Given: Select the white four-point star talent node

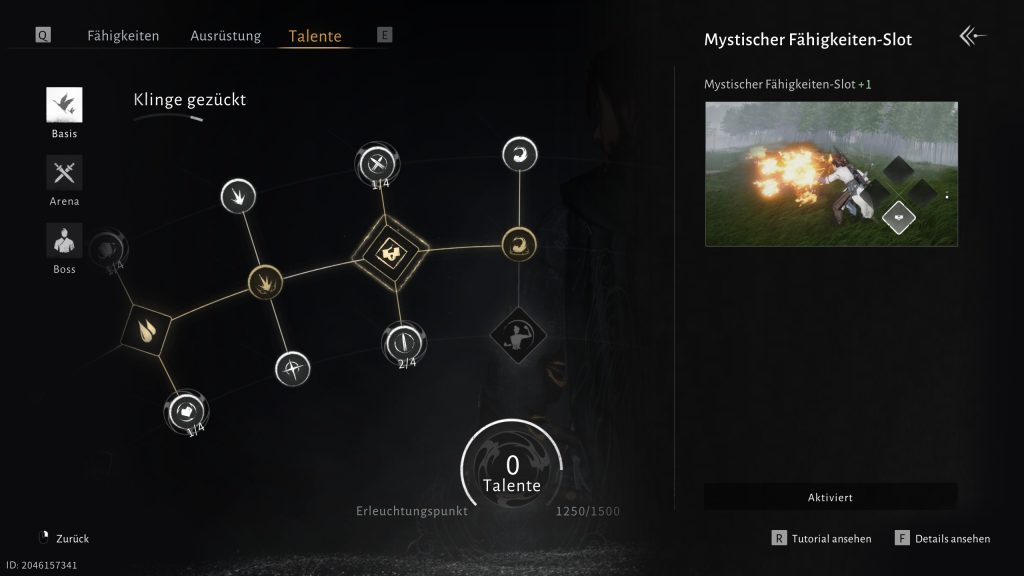Looking at the screenshot, I should [292, 368].
